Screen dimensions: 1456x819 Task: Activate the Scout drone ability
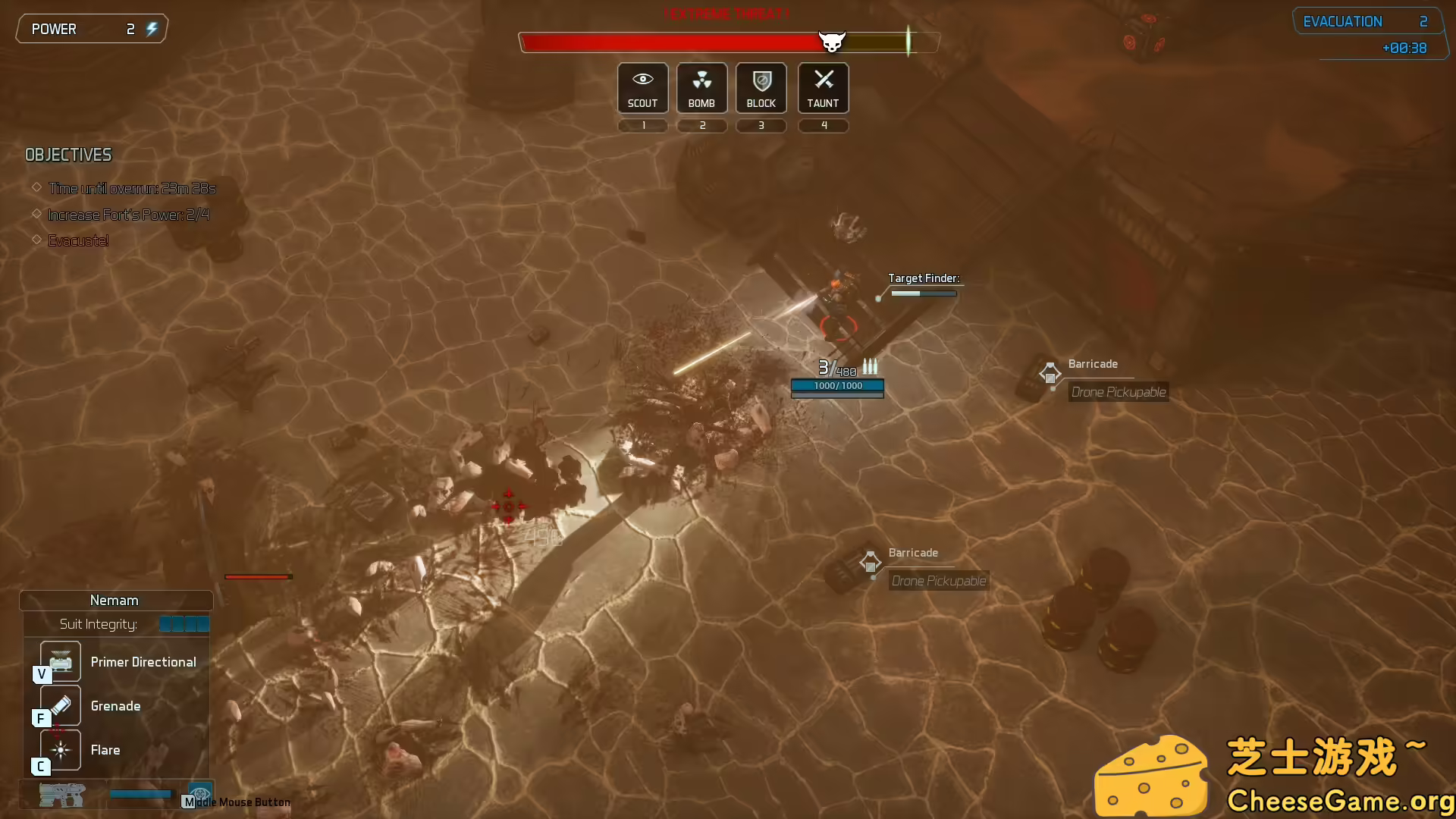click(642, 88)
